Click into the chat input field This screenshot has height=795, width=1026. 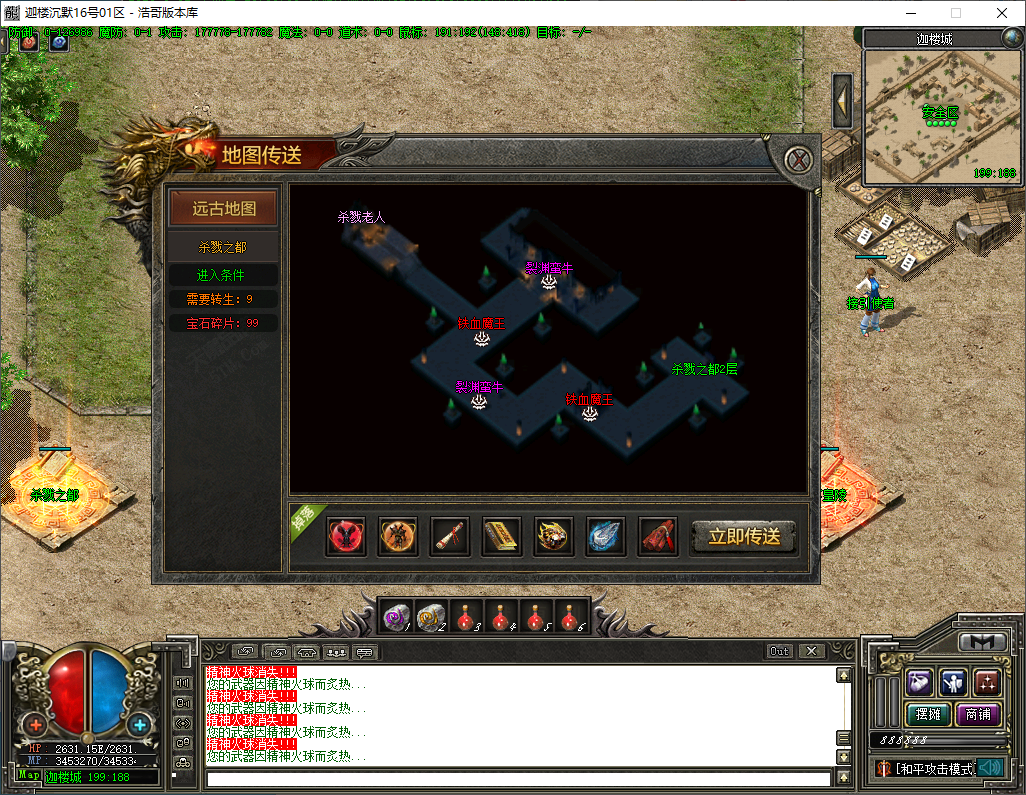pyautogui.click(x=518, y=778)
